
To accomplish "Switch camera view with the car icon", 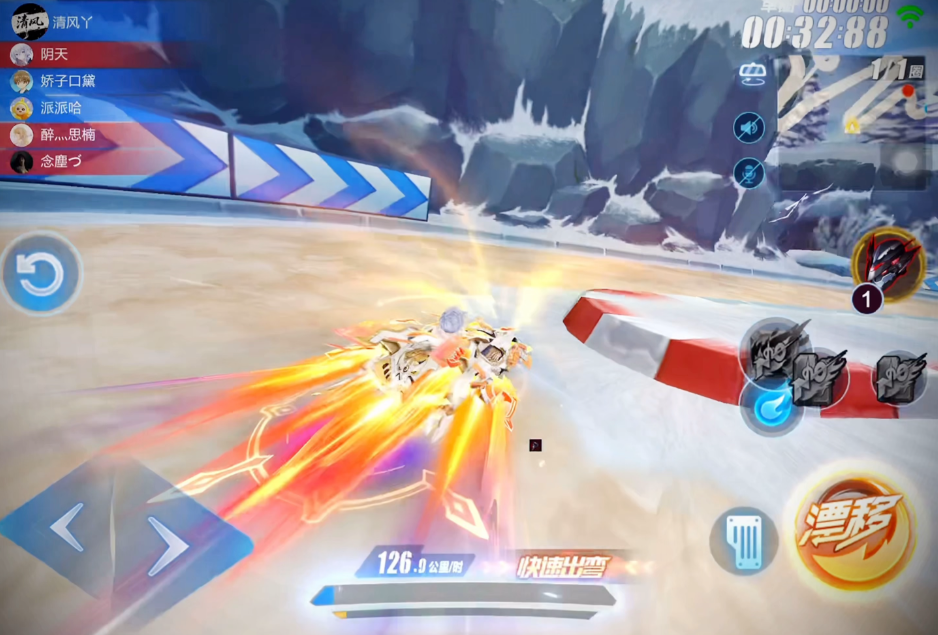I will [x=751, y=73].
